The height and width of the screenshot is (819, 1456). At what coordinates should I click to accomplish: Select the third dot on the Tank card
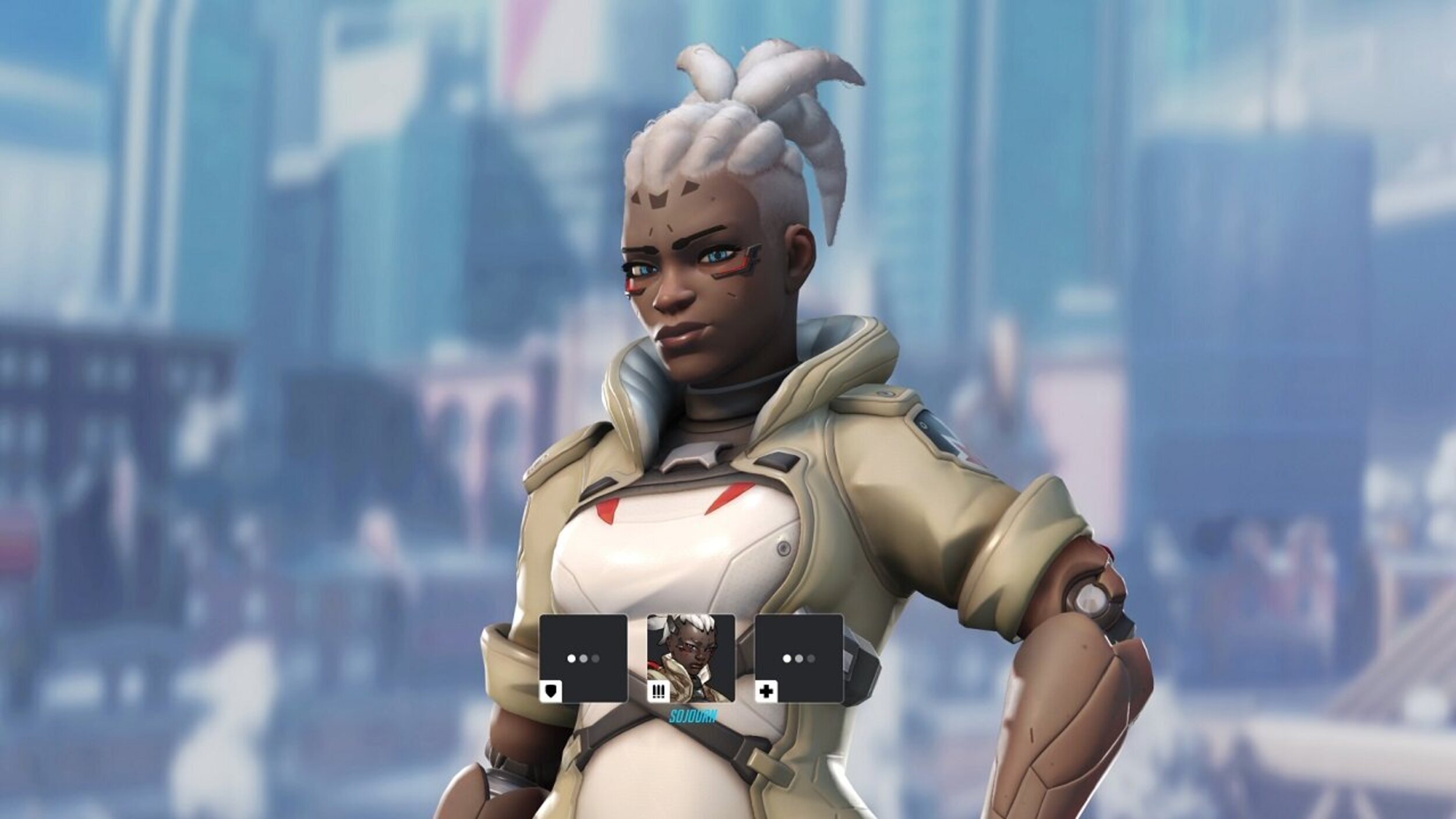click(595, 659)
